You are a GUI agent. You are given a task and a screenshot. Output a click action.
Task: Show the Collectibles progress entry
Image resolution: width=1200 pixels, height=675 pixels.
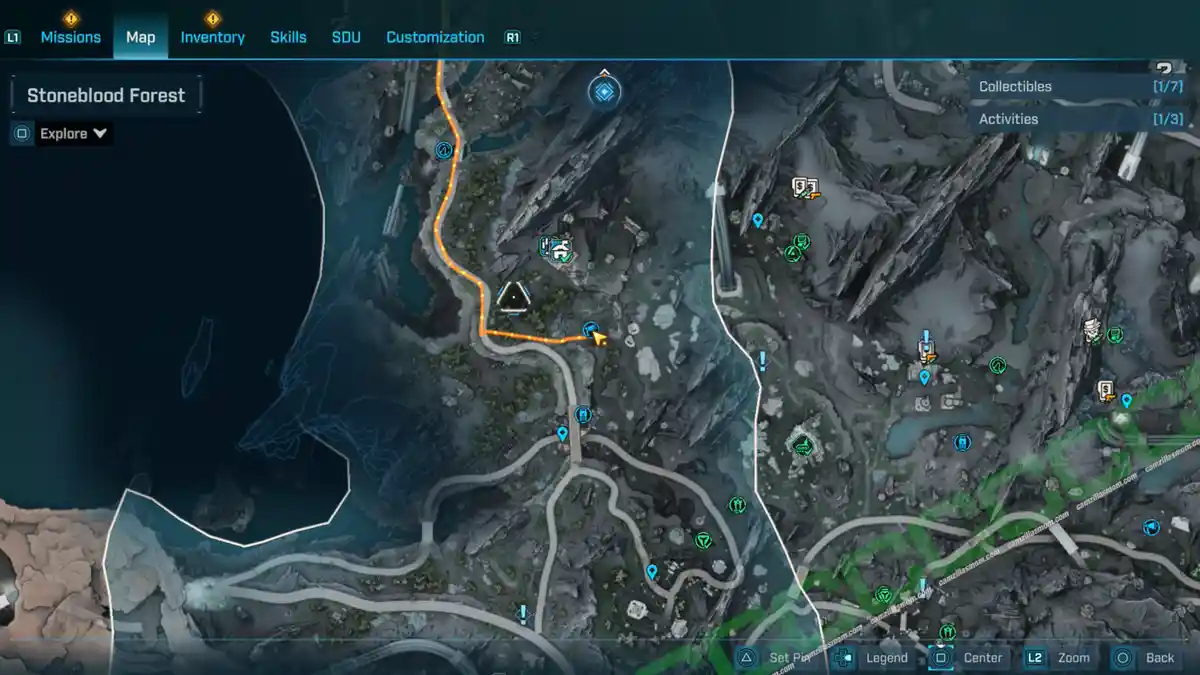(1080, 87)
